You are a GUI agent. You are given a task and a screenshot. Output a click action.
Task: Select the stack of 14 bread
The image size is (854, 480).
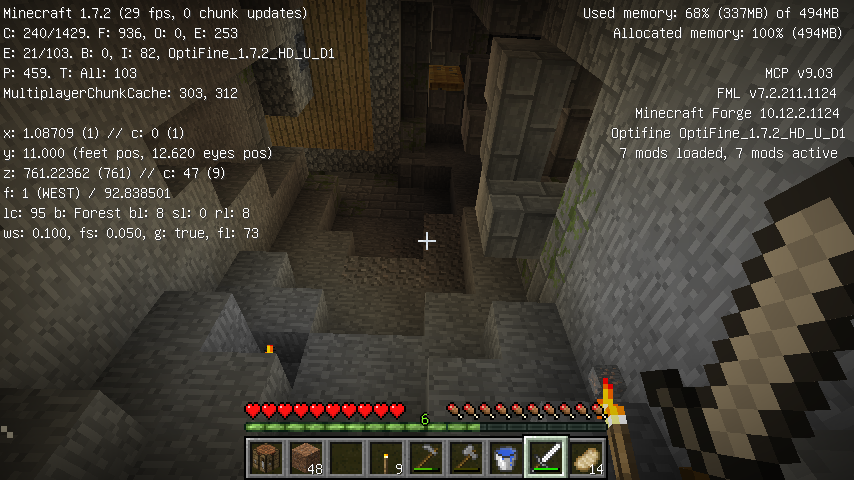pyautogui.click(x=587, y=458)
